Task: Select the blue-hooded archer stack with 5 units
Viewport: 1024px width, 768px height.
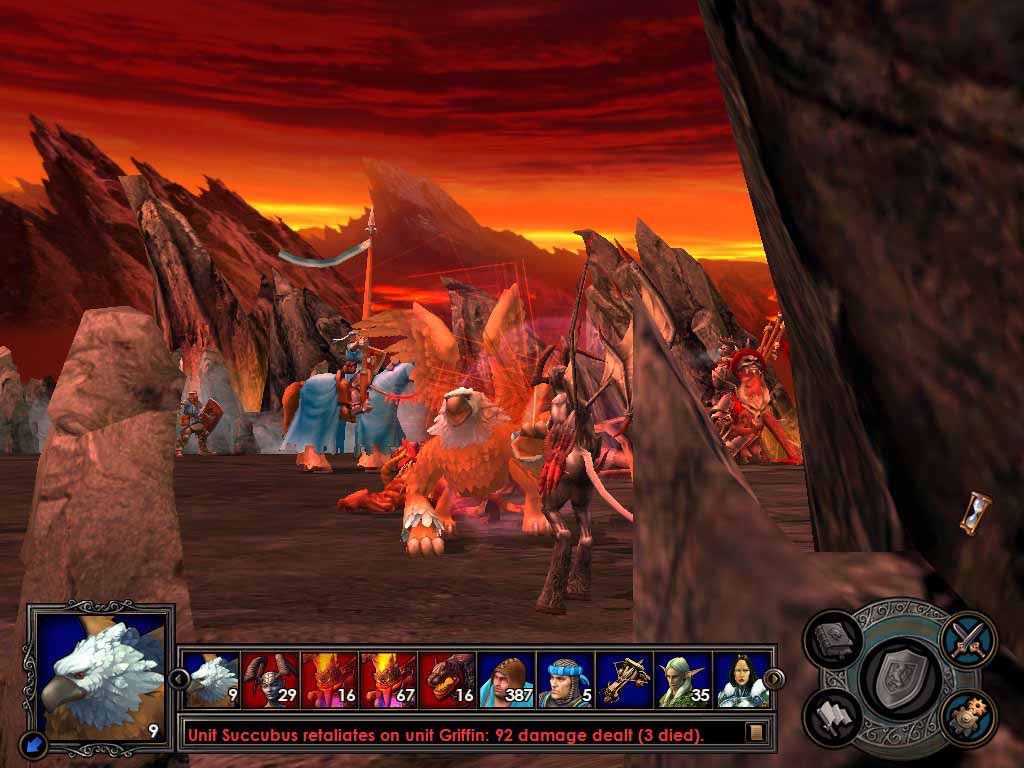Action: [x=565, y=680]
